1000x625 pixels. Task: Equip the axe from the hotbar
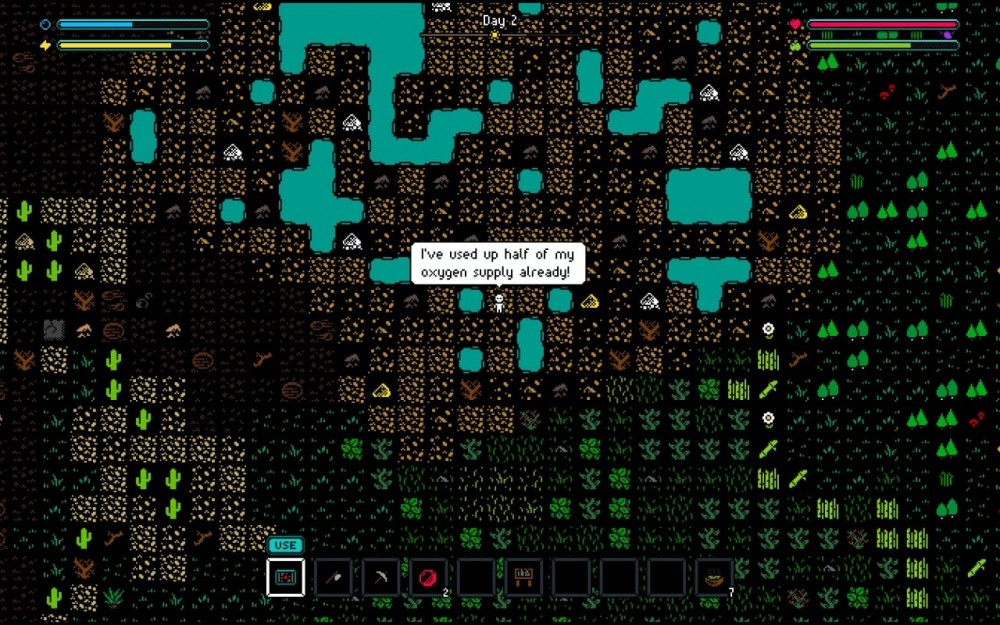(333, 577)
